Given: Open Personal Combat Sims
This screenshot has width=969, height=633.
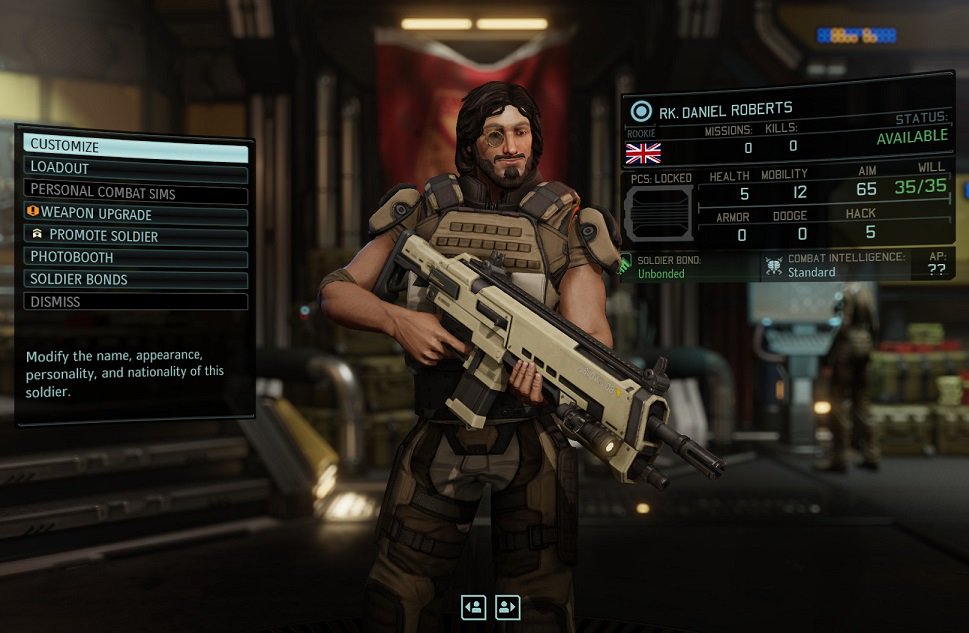Looking at the screenshot, I should pyautogui.click(x=135, y=190).
